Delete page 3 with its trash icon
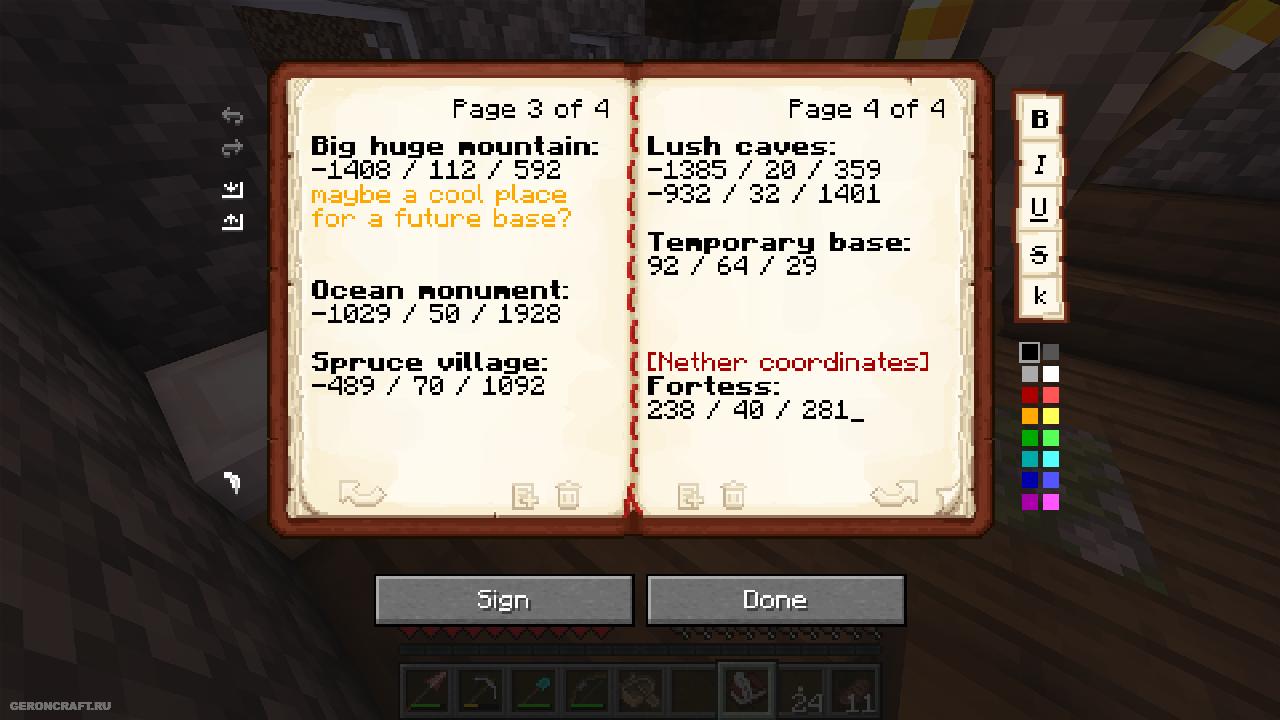1280x720 pixels. (x=567, y=495)
